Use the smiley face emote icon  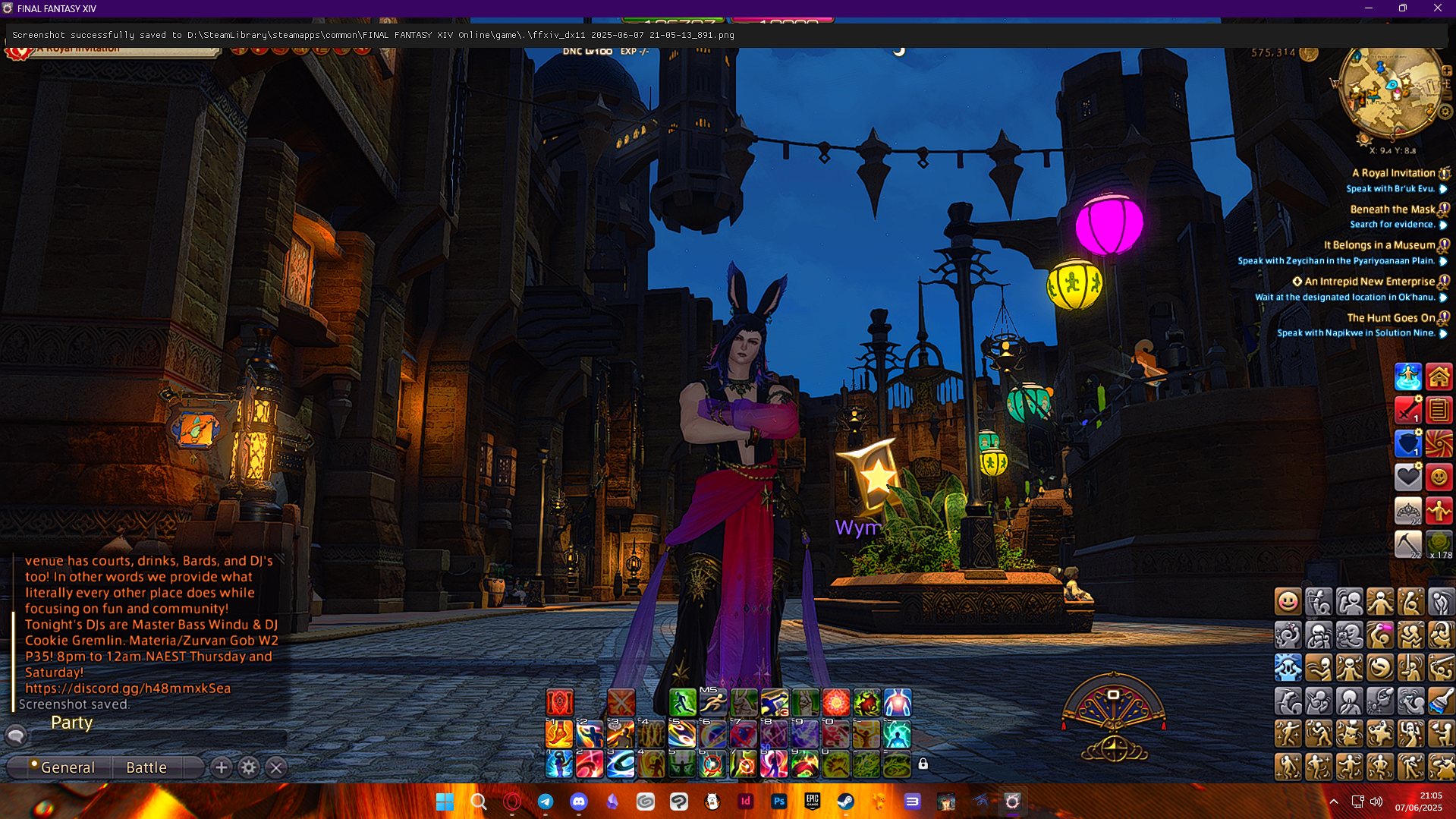pos(1288,602)
